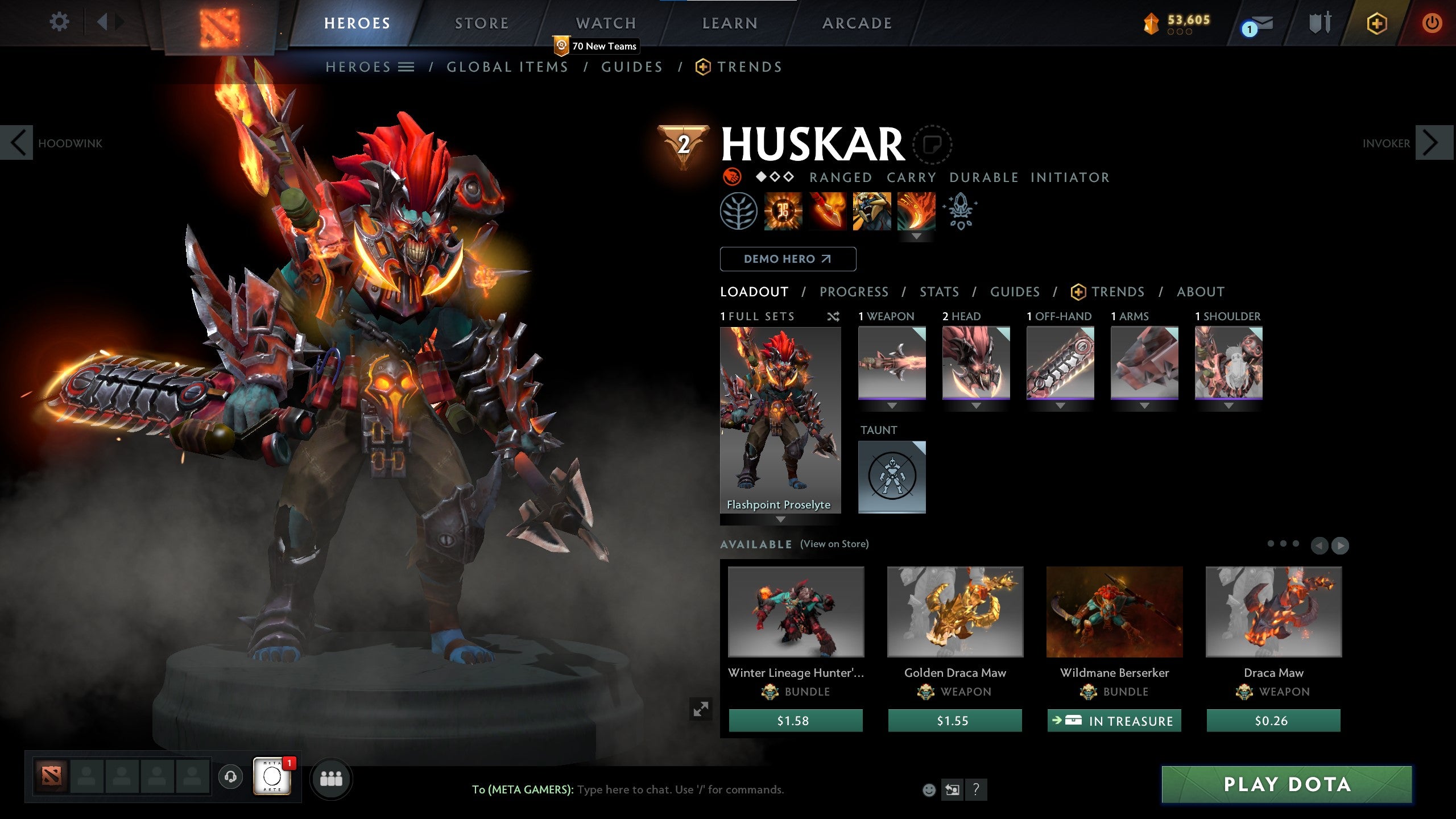
Task: Go to the Arcade tab
Action: 857,23
